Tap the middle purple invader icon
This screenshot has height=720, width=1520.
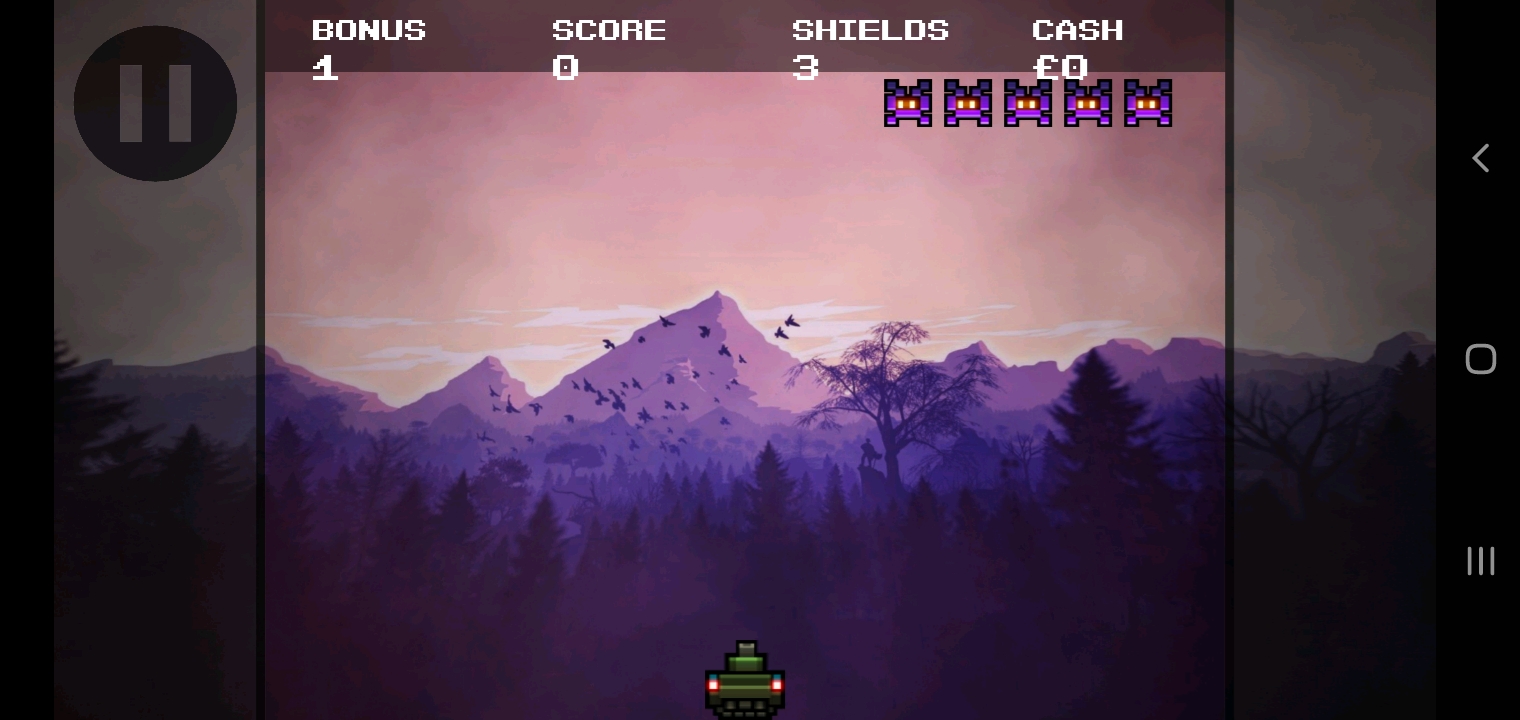click(x=1028, y=103)
